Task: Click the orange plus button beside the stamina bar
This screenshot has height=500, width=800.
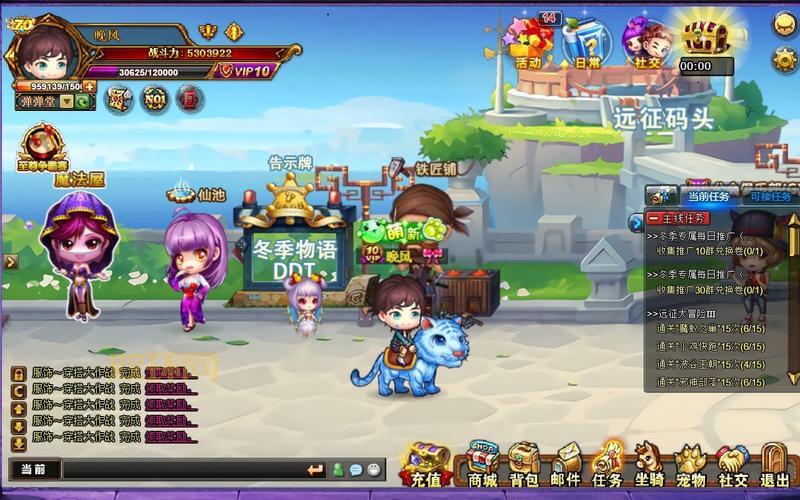Action: [x=89, y=87]
